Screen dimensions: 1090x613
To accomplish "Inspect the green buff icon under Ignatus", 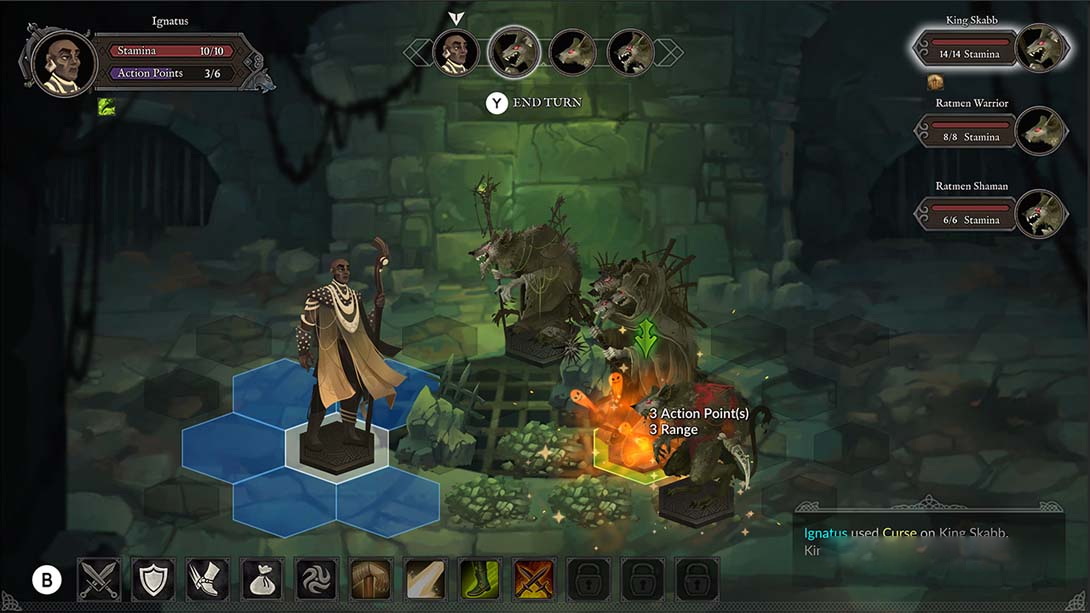I will (107, 106).
